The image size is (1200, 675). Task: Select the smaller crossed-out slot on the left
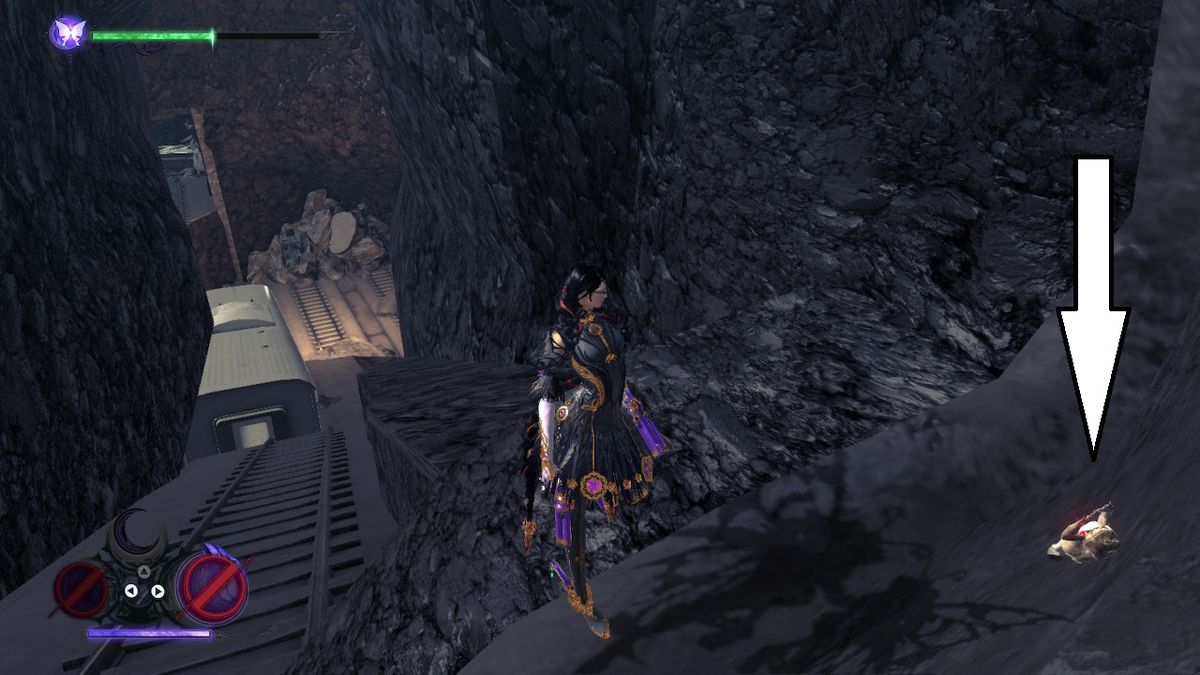[83, 588]
